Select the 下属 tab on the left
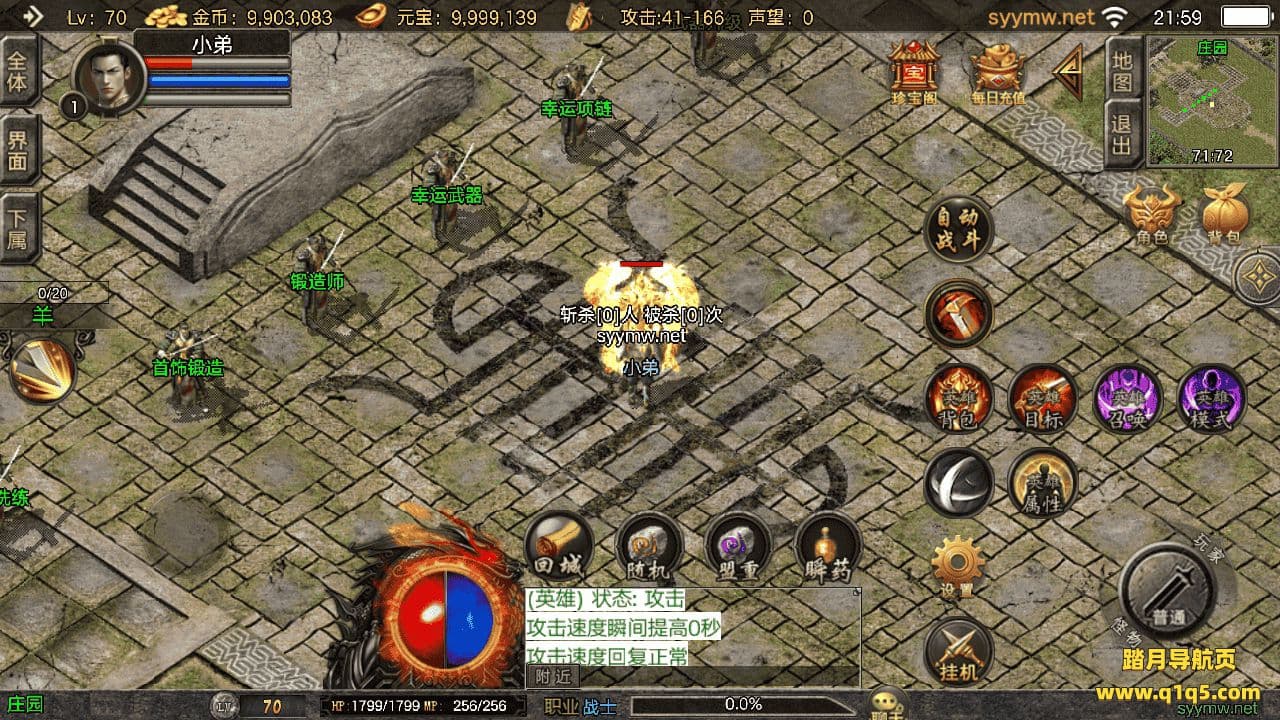This screenshot has height=720, width=1280. tap(19, 228)
